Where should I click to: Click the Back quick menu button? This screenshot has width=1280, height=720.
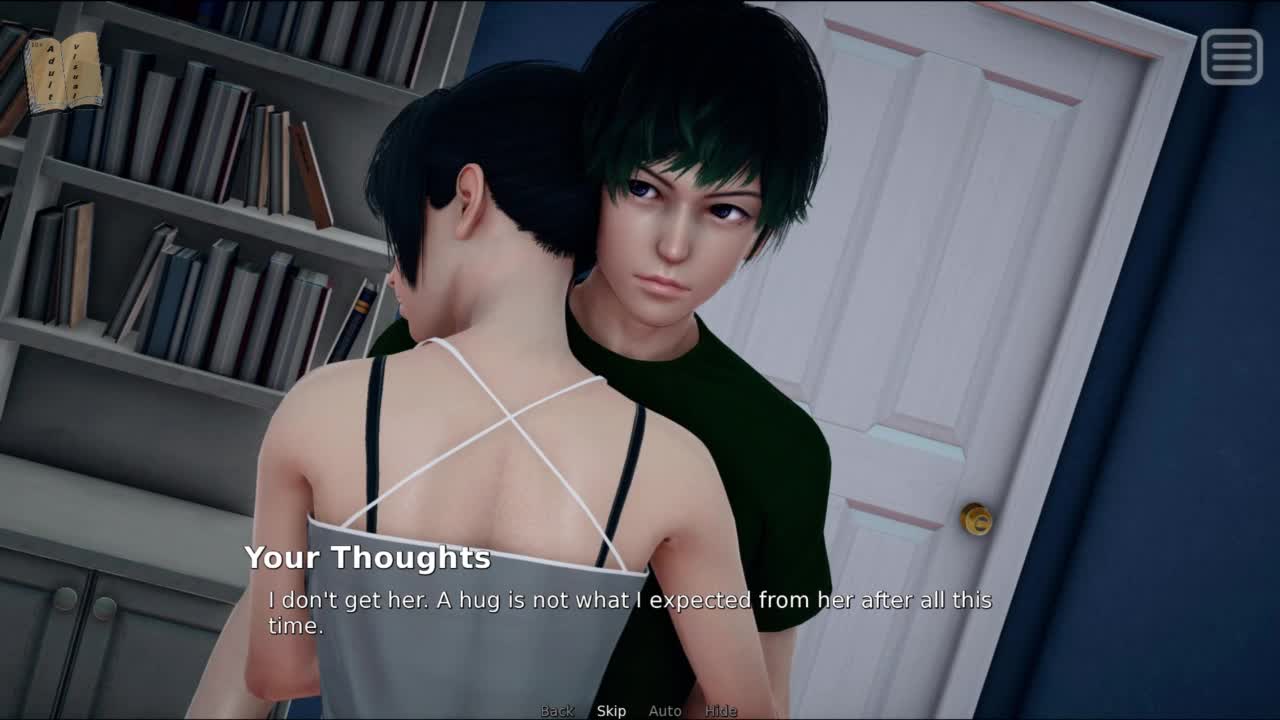(x=557, y=711)
